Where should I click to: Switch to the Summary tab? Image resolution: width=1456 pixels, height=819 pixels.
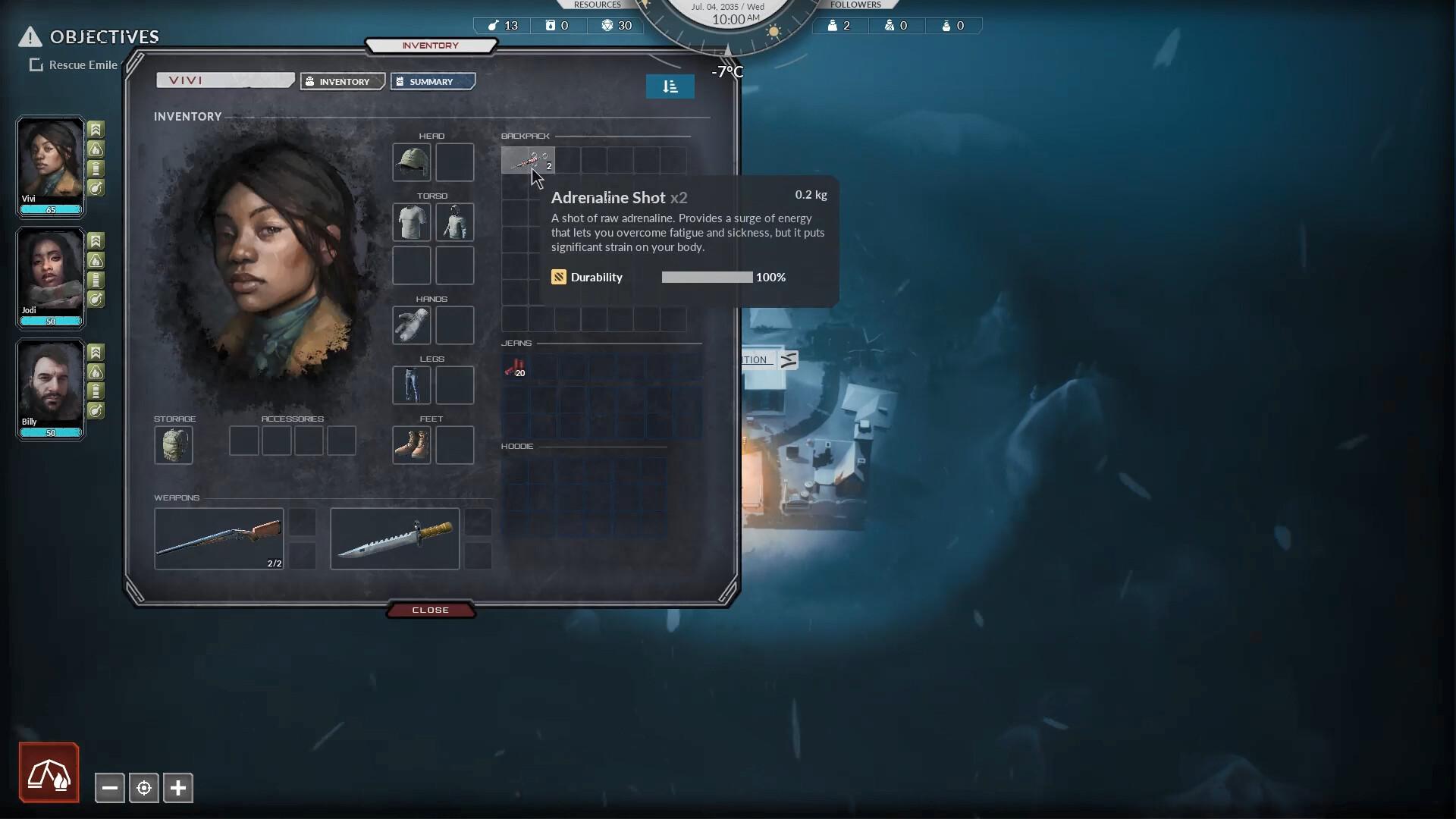tap(432, 82)
